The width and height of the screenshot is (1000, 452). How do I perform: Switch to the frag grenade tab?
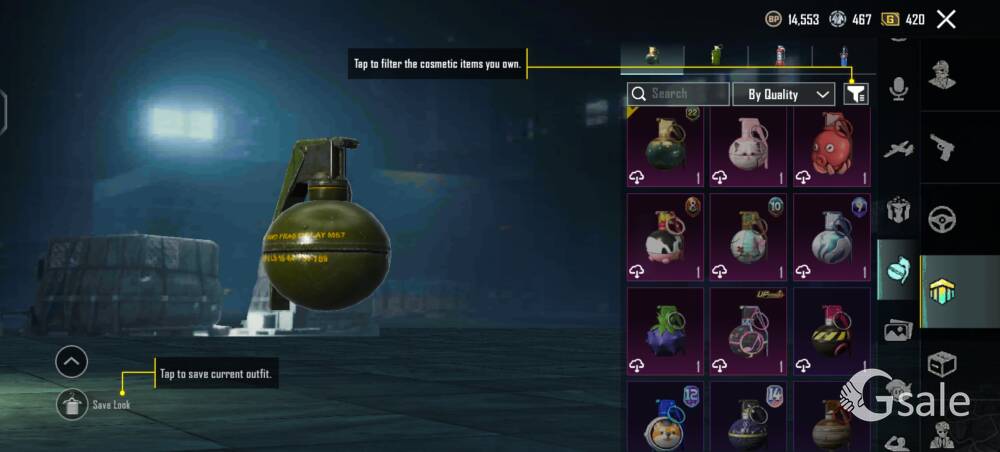651,56
